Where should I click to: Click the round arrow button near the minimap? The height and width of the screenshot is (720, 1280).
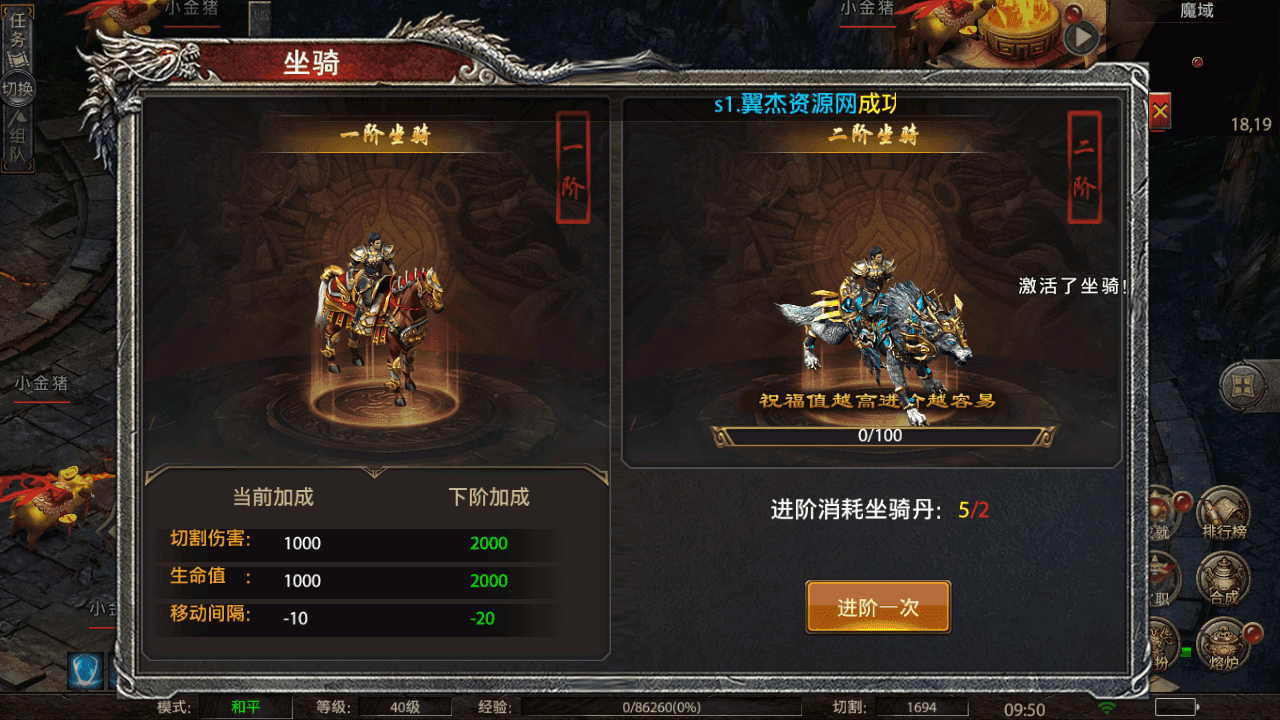tap(1082, 38)
